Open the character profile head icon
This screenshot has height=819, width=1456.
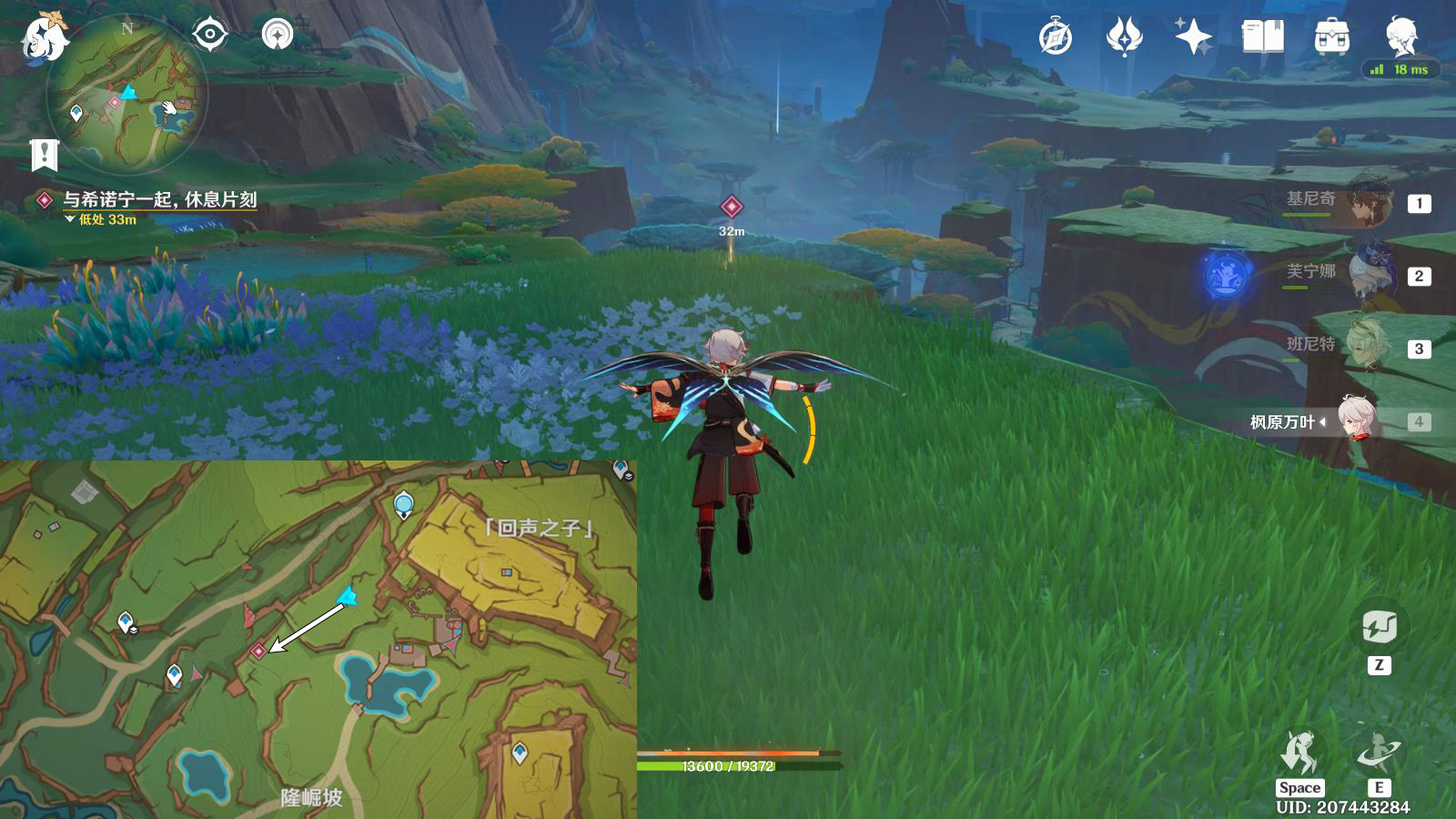(1400, 36)
